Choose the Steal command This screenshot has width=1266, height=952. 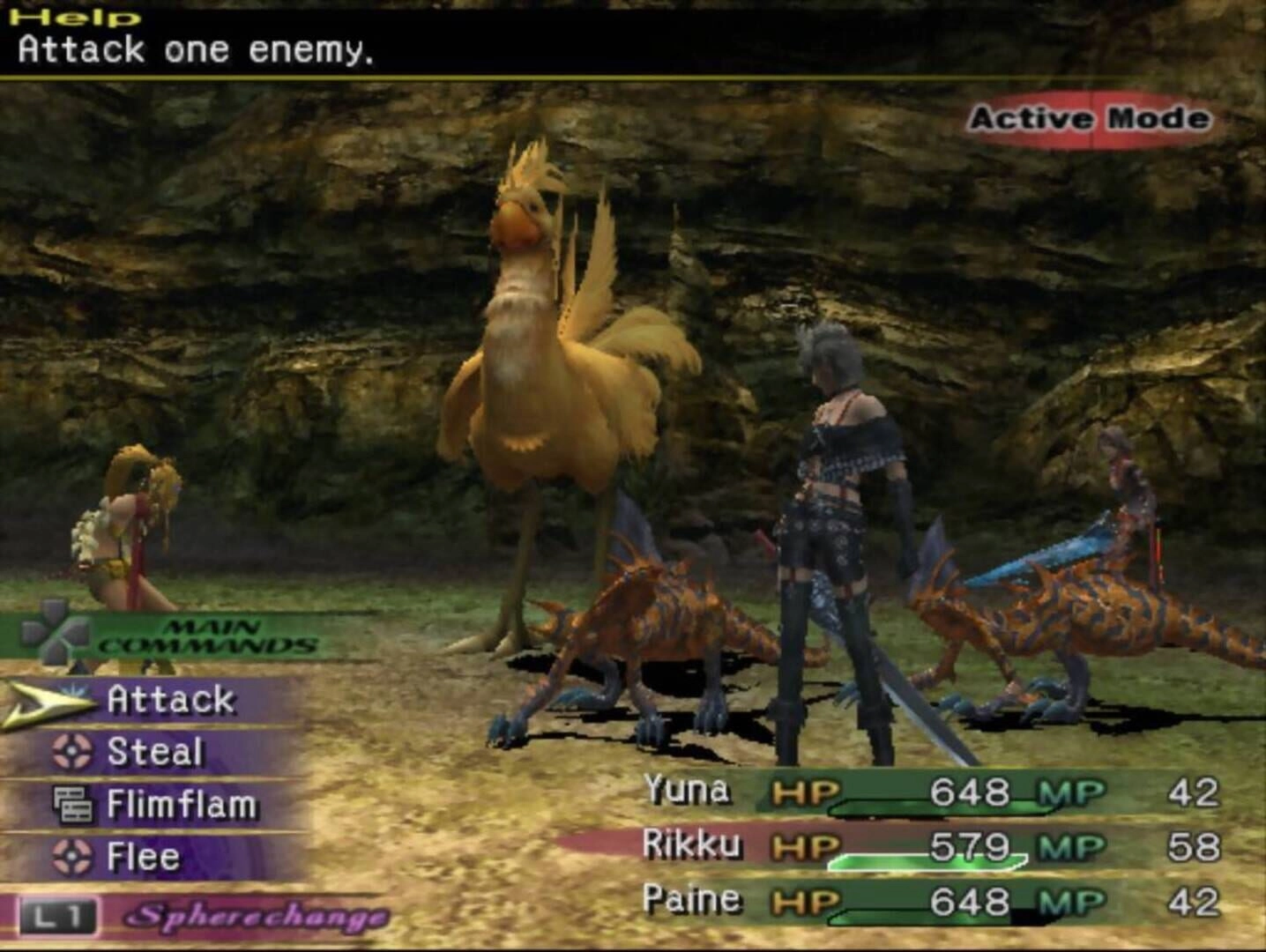[154, 752]
